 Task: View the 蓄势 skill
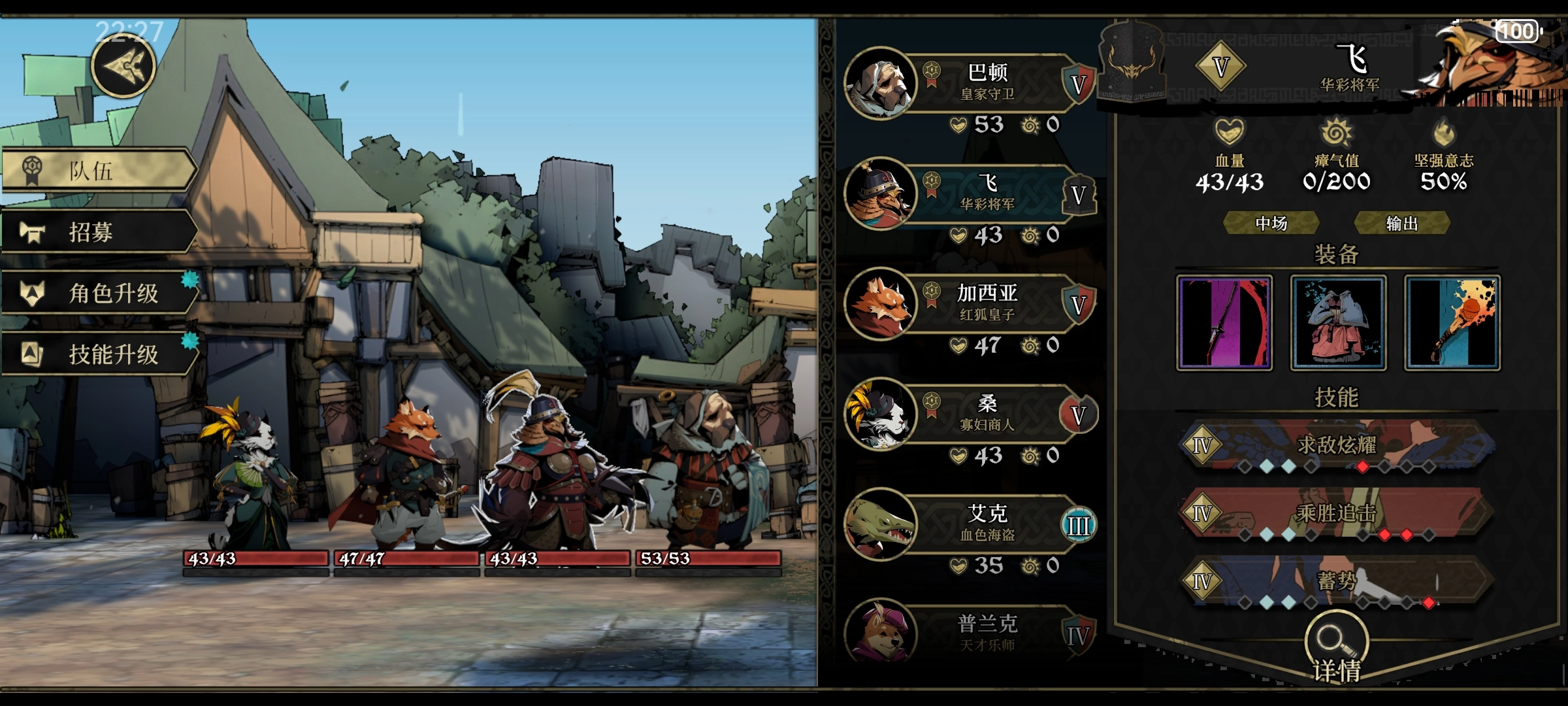click(1336, 582)
